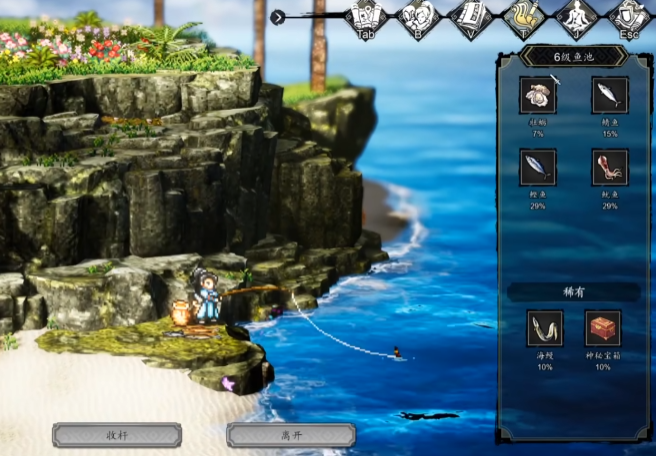Leave fishing with the 离开 button
This screenshot has width=656, height=456.
pos(290,435)
